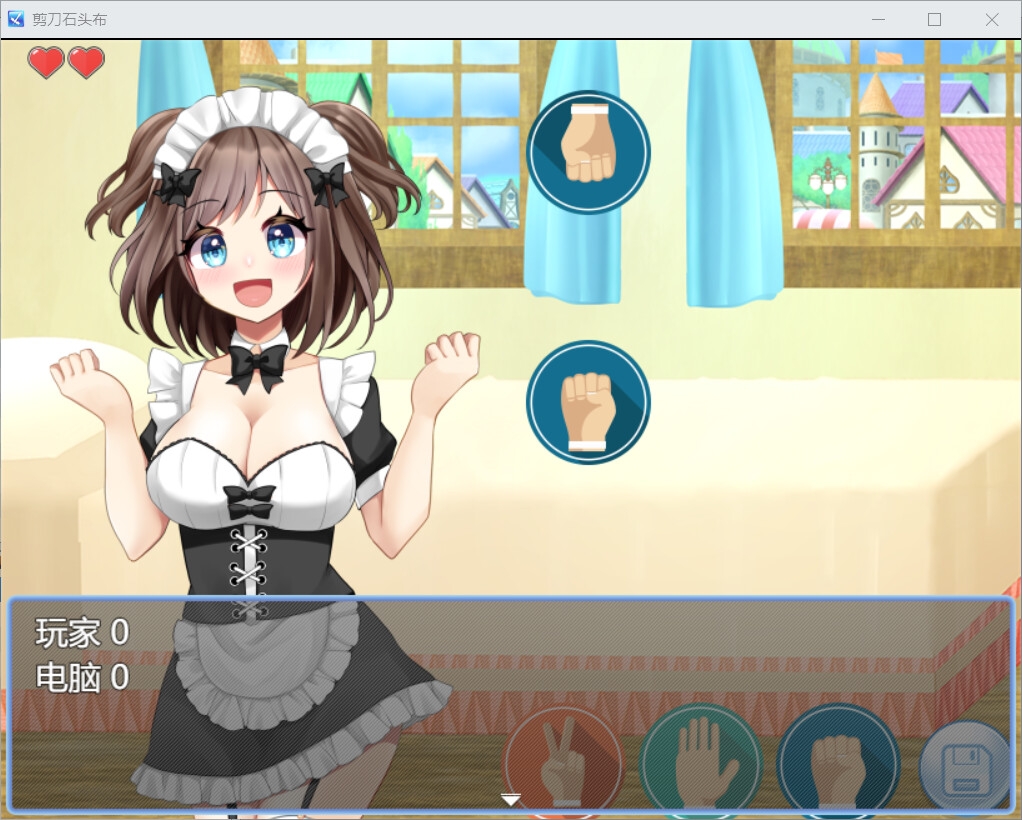1022x820 pixels.
Task: Choose the scissors hand button
Action: coord(563,762)
